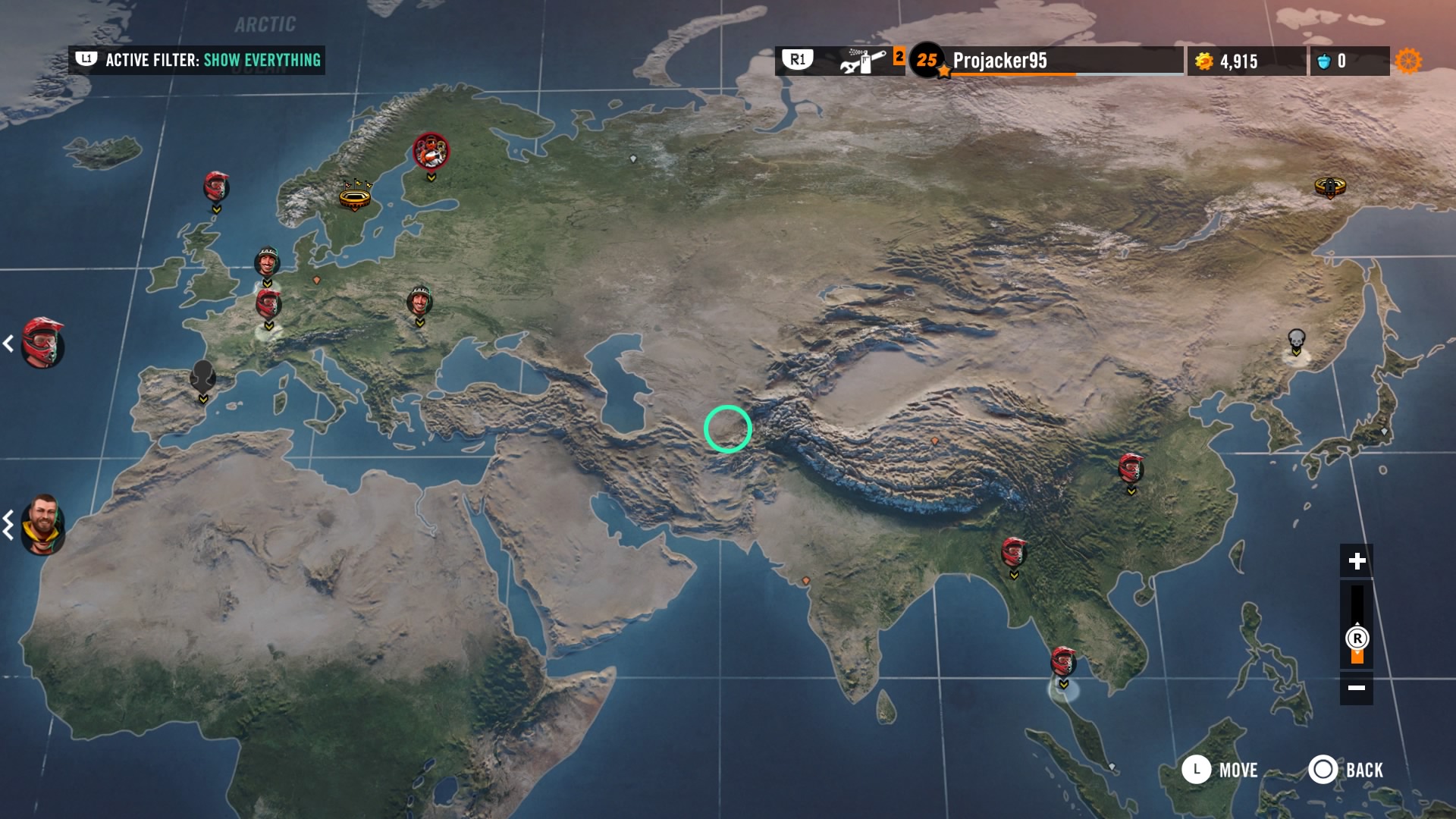The image size is (1456, 819).
Task: Click the map zoom-in plus button
Action: tap(1357, 561)
